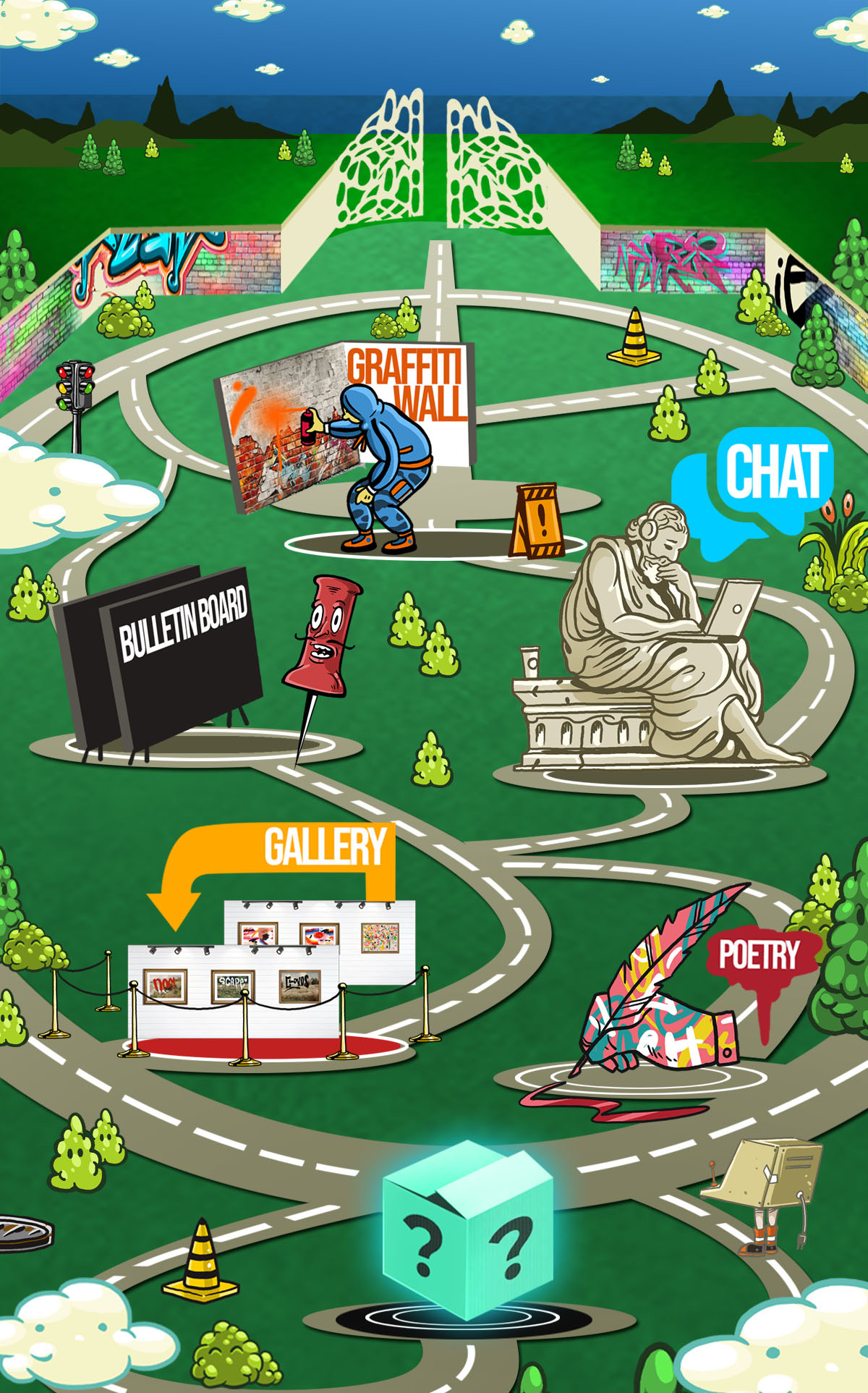
Task: Enter the Chat section
Action: click(775, 473)
